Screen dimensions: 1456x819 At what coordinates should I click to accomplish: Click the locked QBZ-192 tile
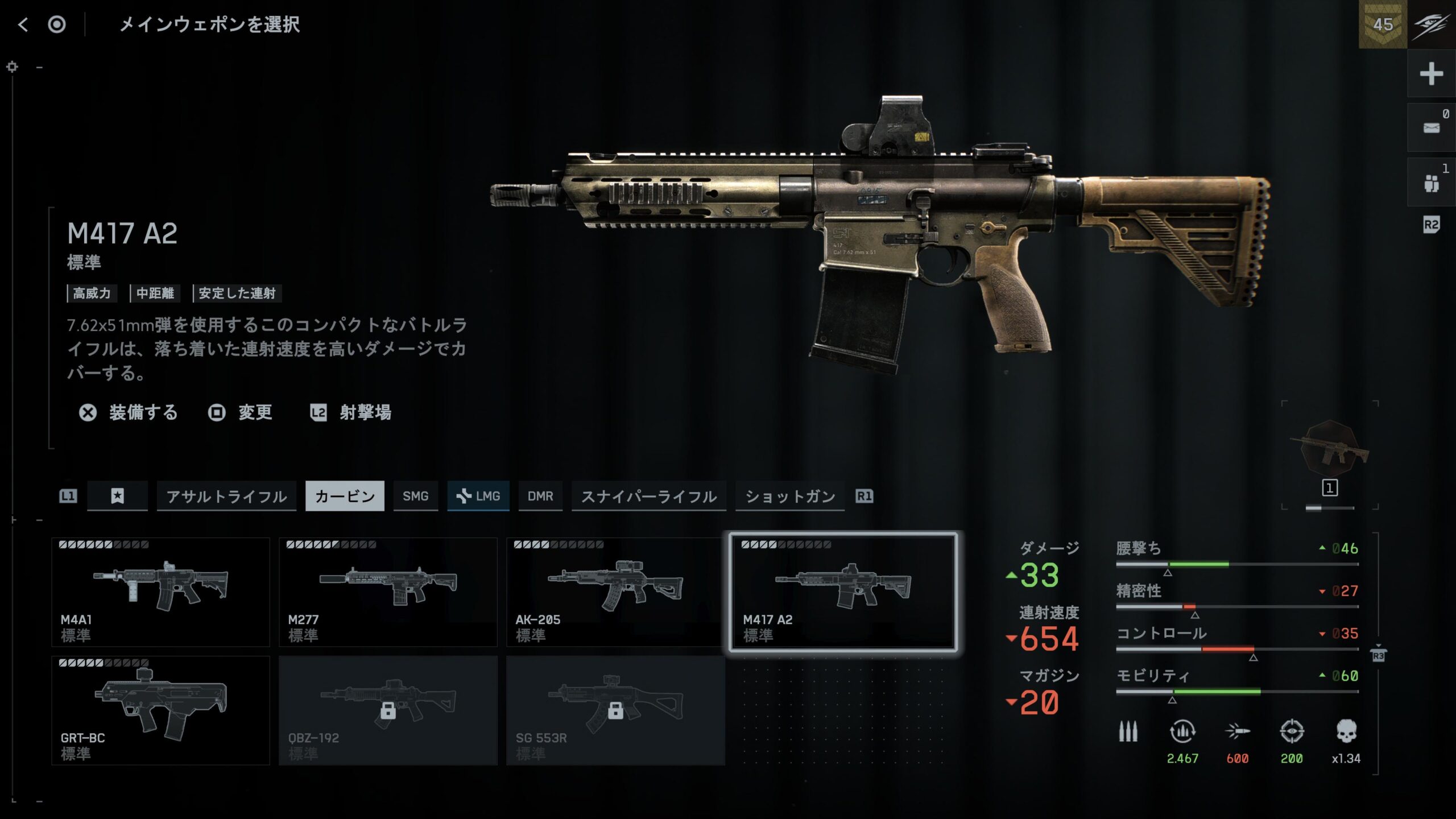pos(388,710)
